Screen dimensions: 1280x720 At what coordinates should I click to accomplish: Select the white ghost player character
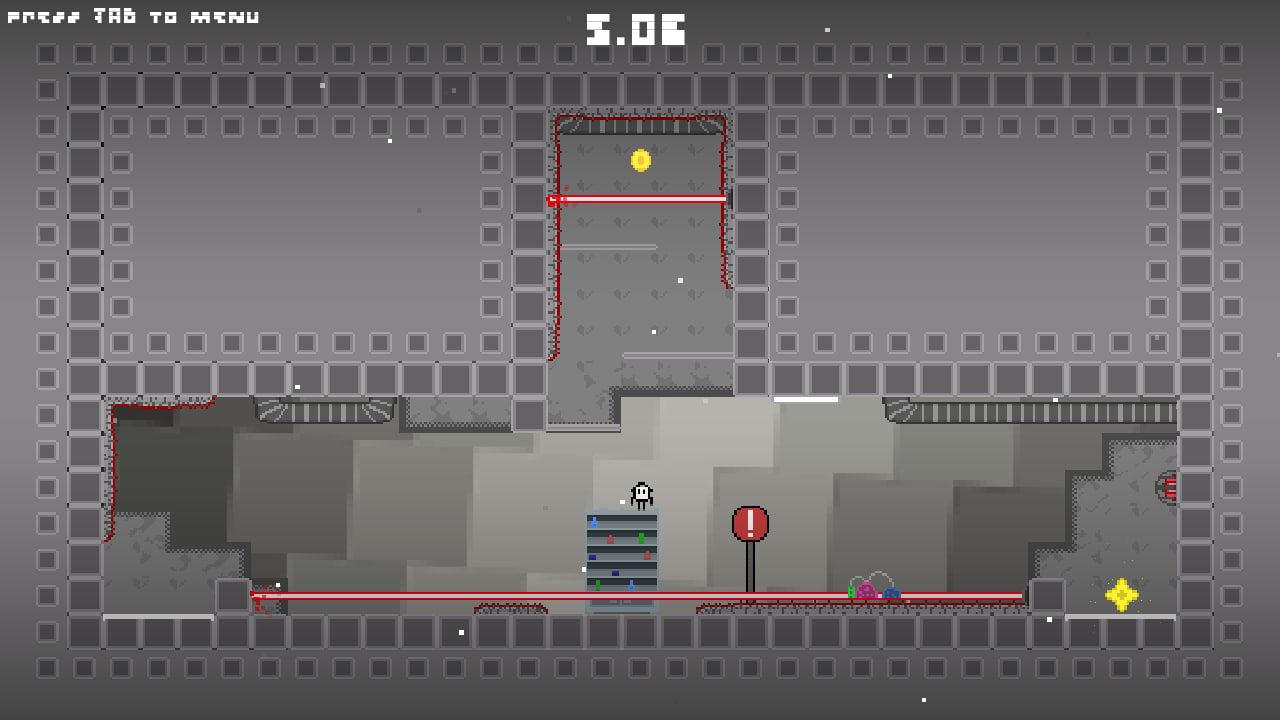pos(640,493)
